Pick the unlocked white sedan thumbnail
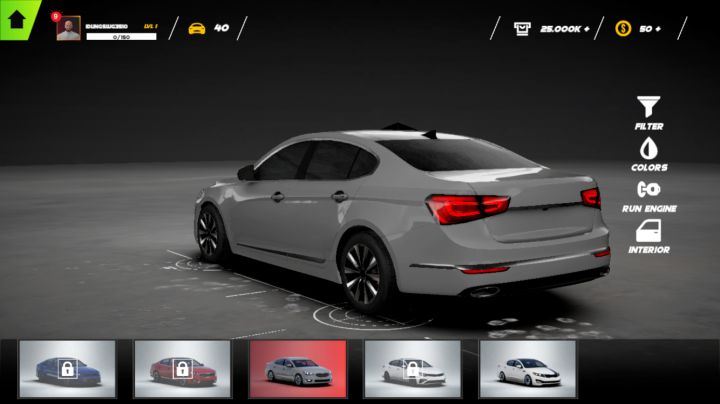The width and height of the screenshot is (720, 404). click(x=527, y=369)
